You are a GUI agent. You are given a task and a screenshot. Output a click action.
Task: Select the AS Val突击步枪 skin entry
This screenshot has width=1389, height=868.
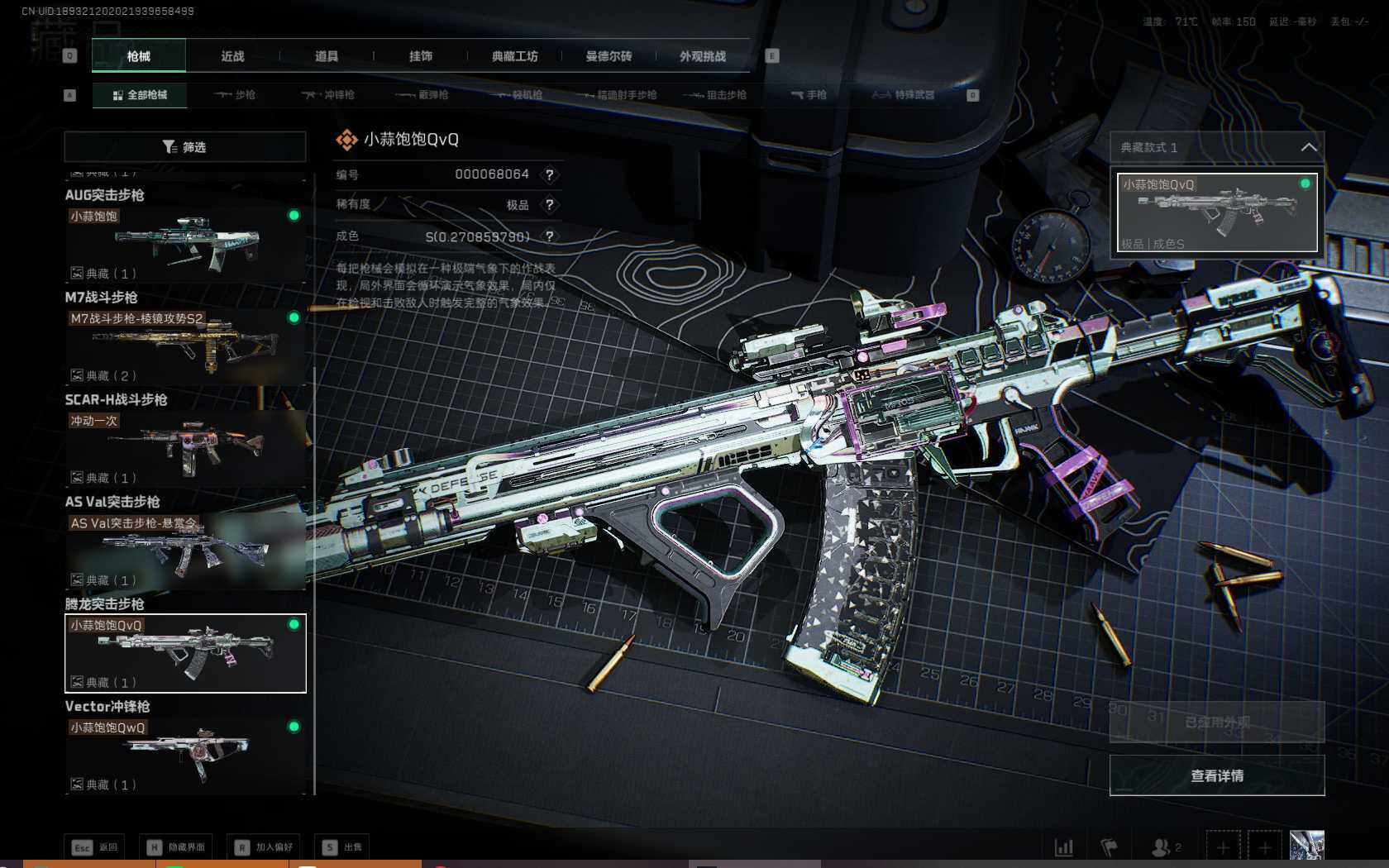[185, 551]
